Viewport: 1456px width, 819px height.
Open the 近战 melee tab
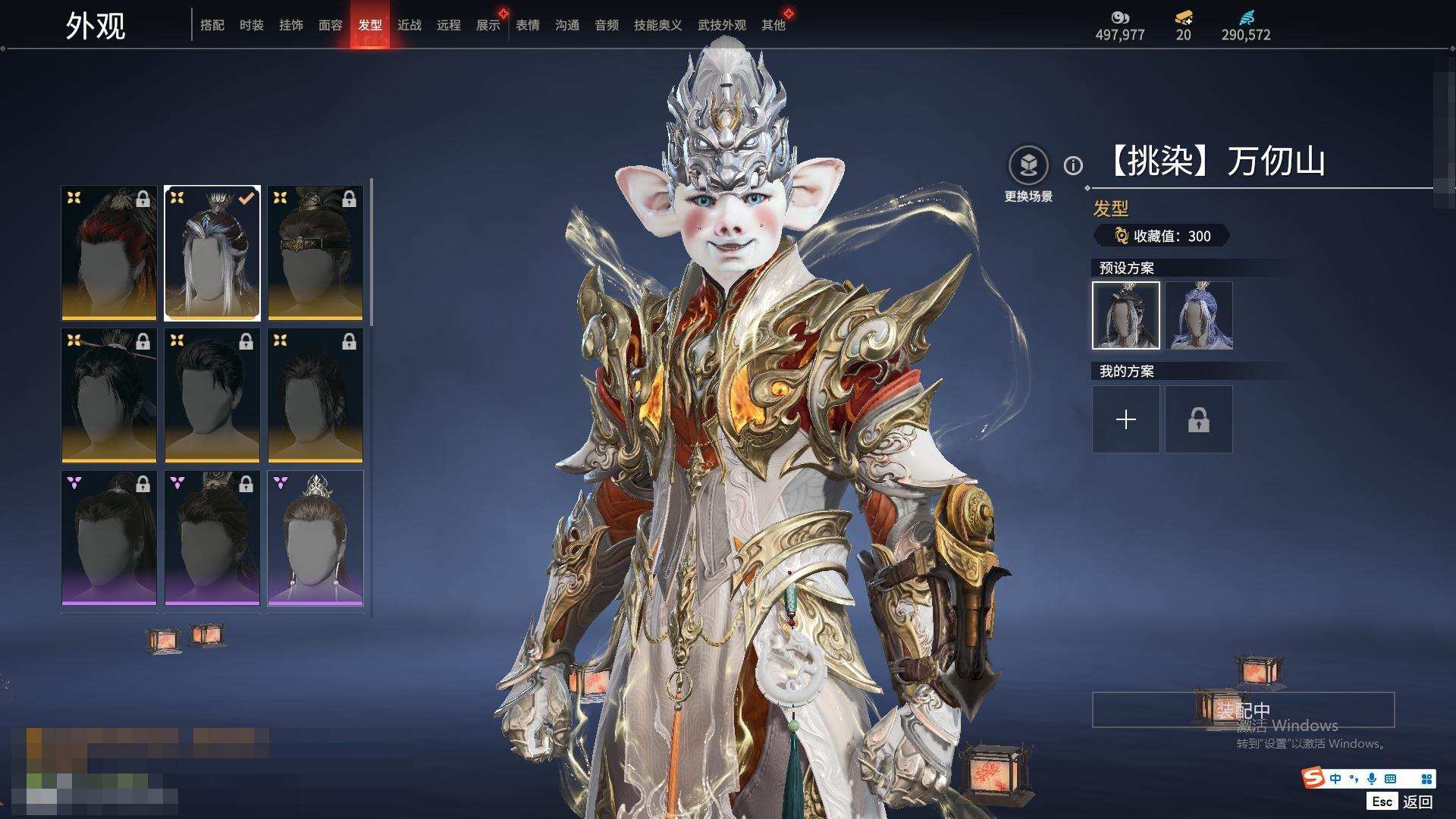pyautogui.click(x=409, y=25)
